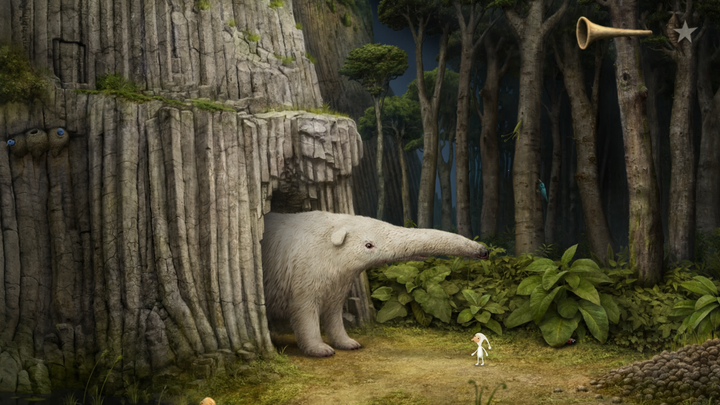Screen dimensions: 720x405
Task: Open the star menu icon
Action: (x=684, y=32)
